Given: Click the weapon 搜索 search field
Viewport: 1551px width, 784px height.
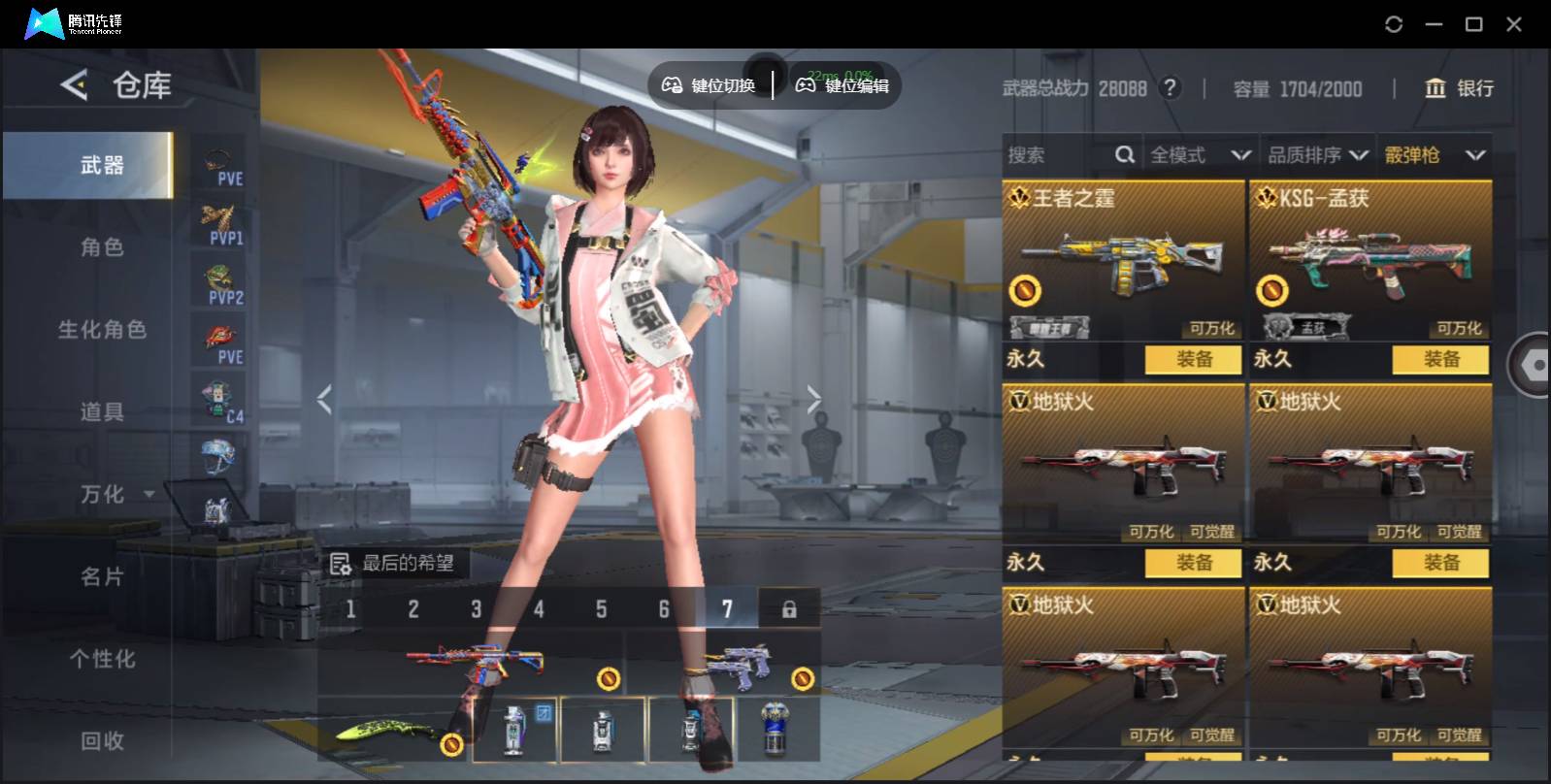Looking at the screenshot, I should [x=1058, y=155].
